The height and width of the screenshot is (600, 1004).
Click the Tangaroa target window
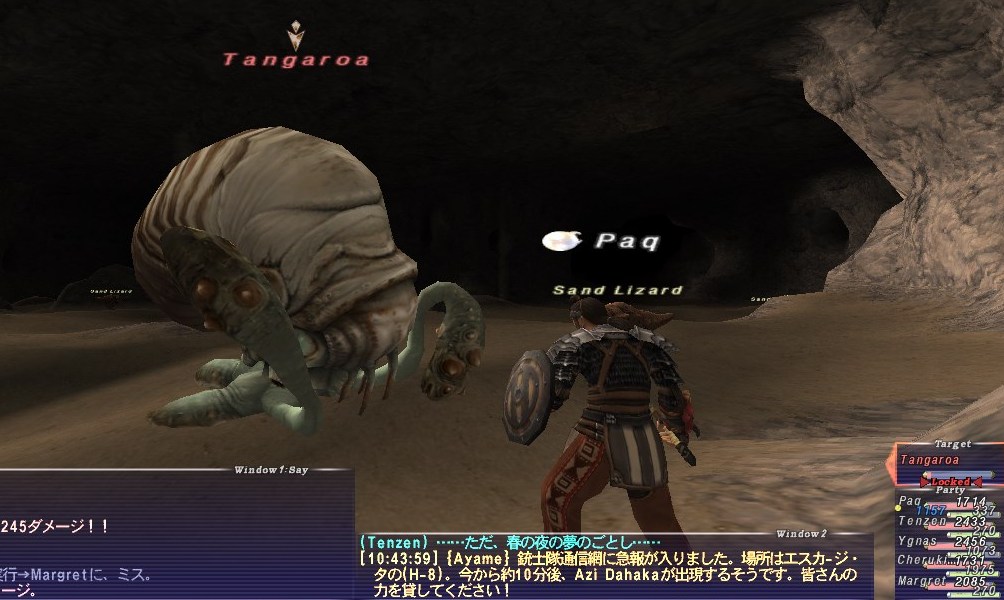[x=930, y=459]
